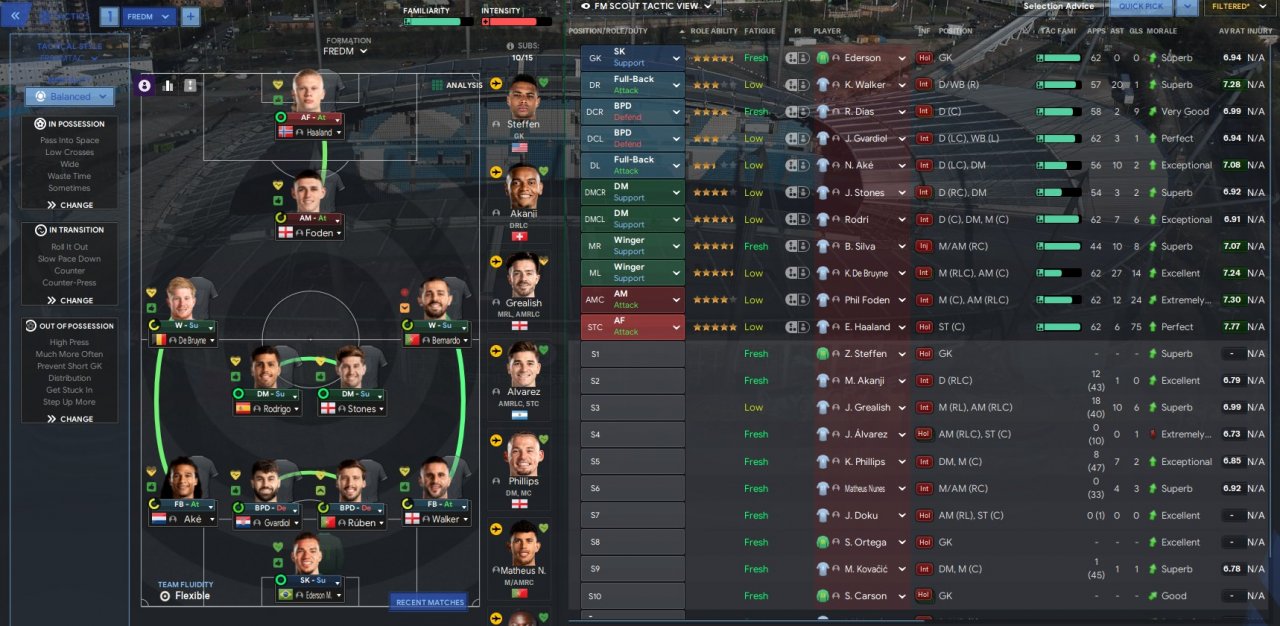Open the AMC role AM Attack dropdown
The width and height of the screenshot is (1280, 626).
pyautogui.click(x=633, y=300)
